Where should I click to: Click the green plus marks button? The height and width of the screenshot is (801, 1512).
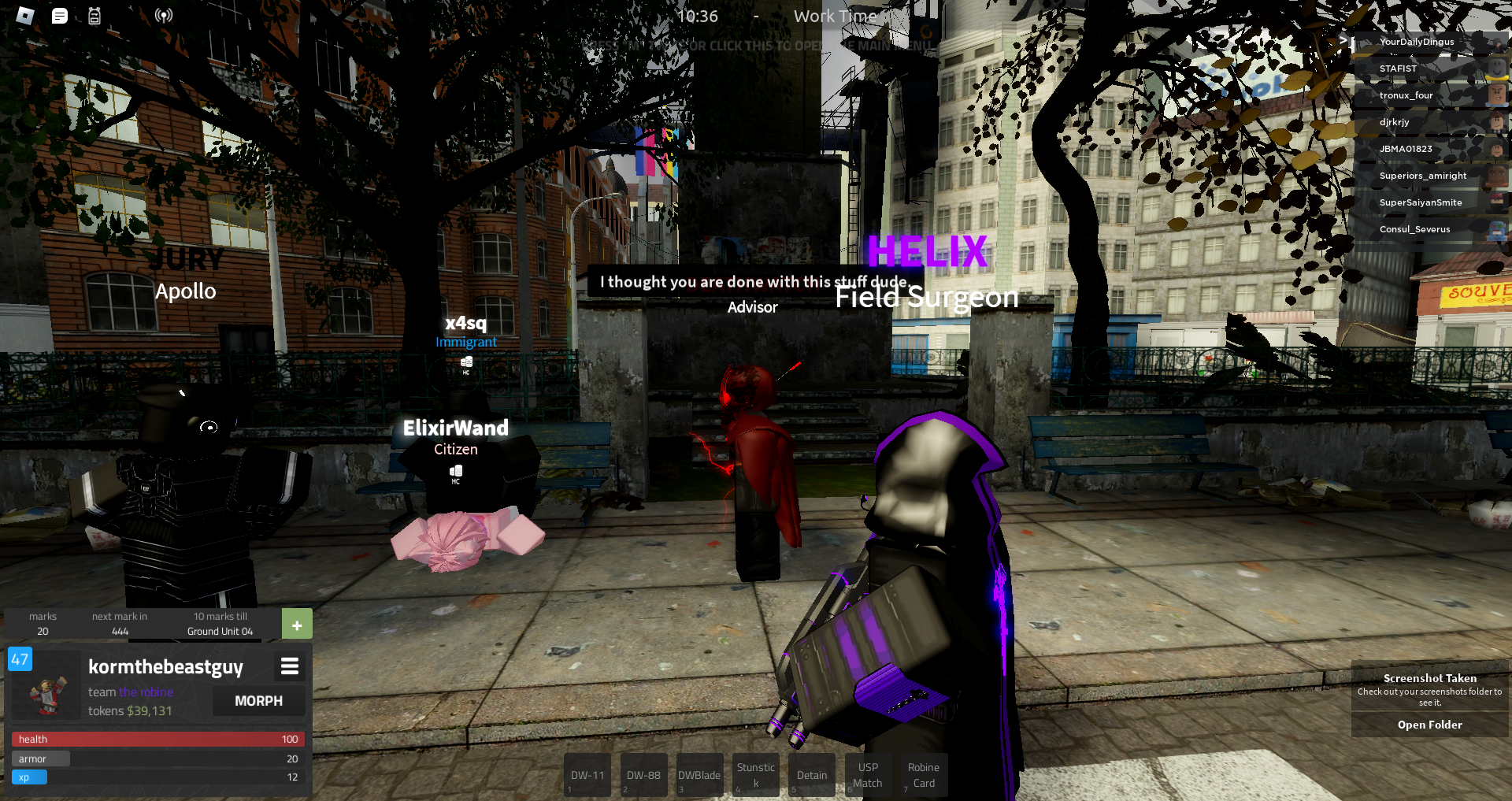(x=297, y=625)
